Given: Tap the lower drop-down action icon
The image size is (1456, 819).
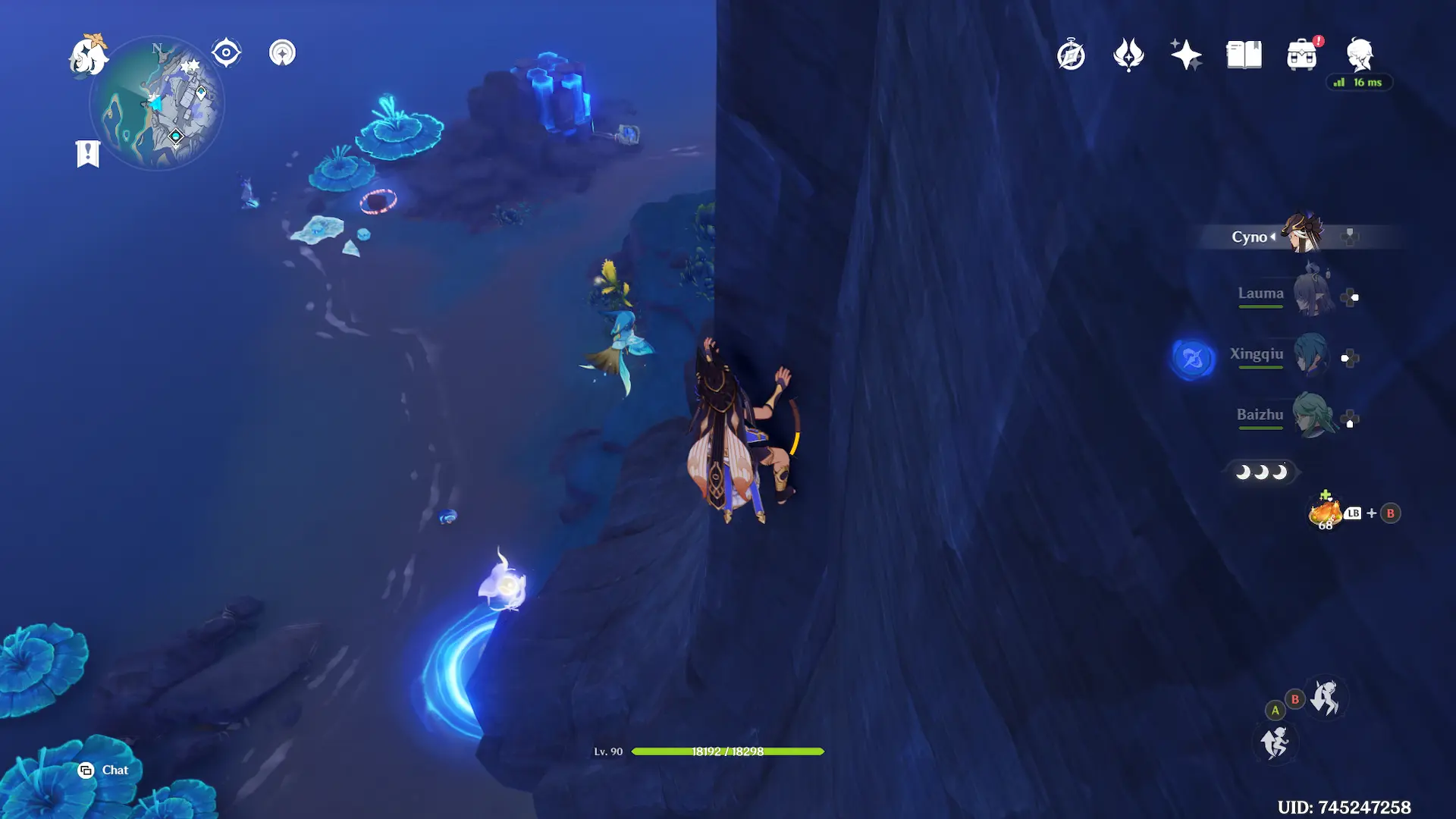Looking at the screenshot, I should click(x=1276, y=742).
